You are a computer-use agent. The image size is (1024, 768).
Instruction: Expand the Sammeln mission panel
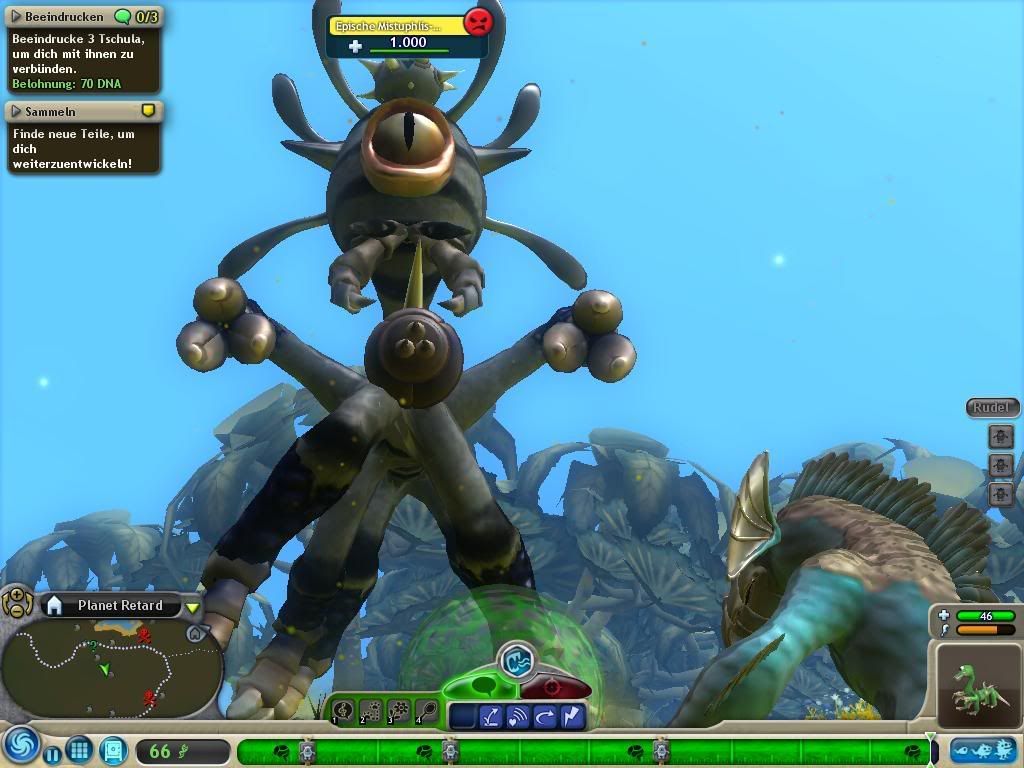tap(17, 111)
